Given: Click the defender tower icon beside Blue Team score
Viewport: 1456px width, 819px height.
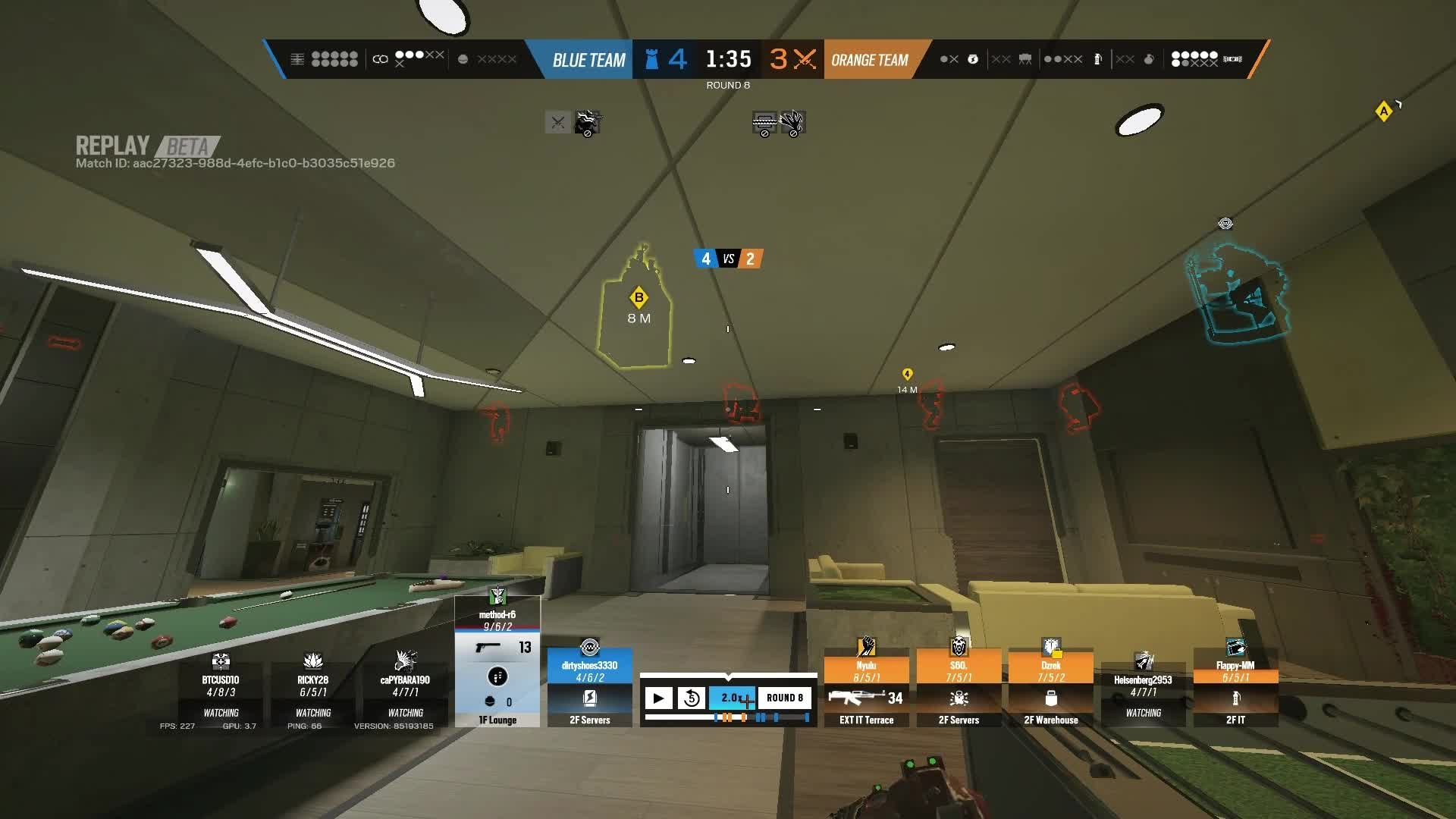Looking at the screenshot, I should (x=650, y=59).
